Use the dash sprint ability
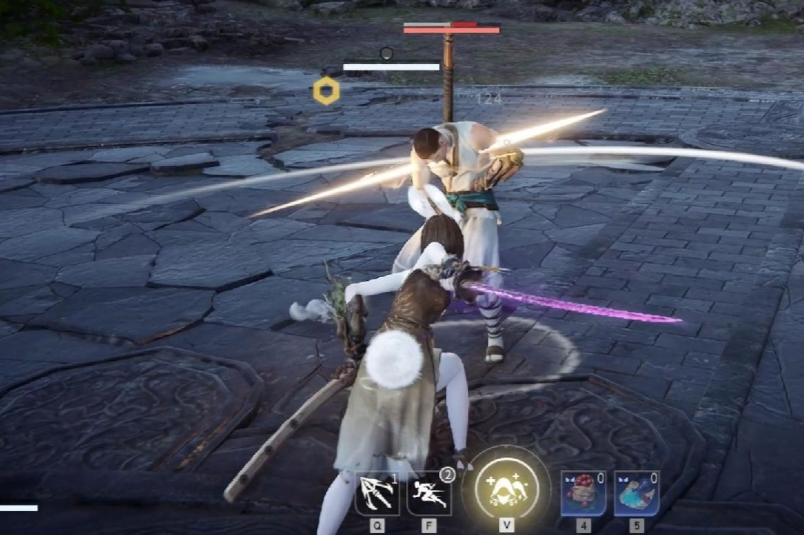The height and width of the screenshot is (535, 804). pyautogui.click(x=429, y=494)
